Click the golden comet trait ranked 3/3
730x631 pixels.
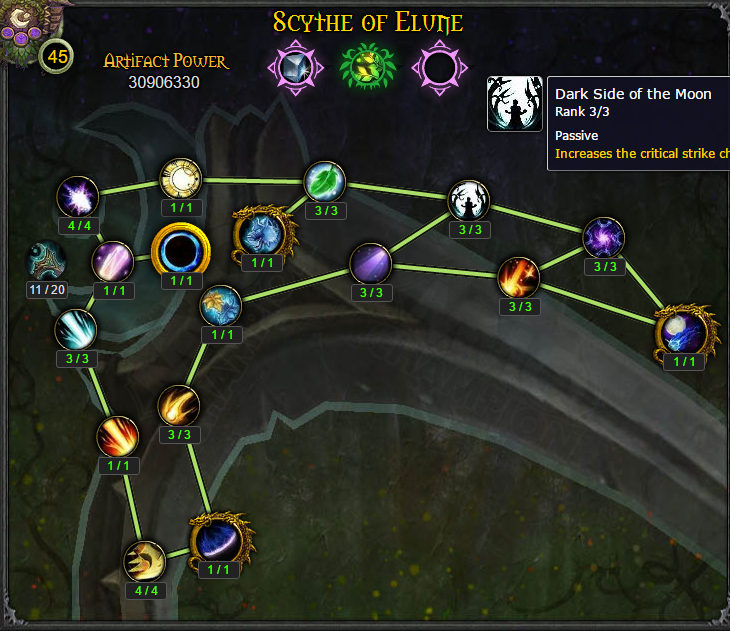coord(179,405)
